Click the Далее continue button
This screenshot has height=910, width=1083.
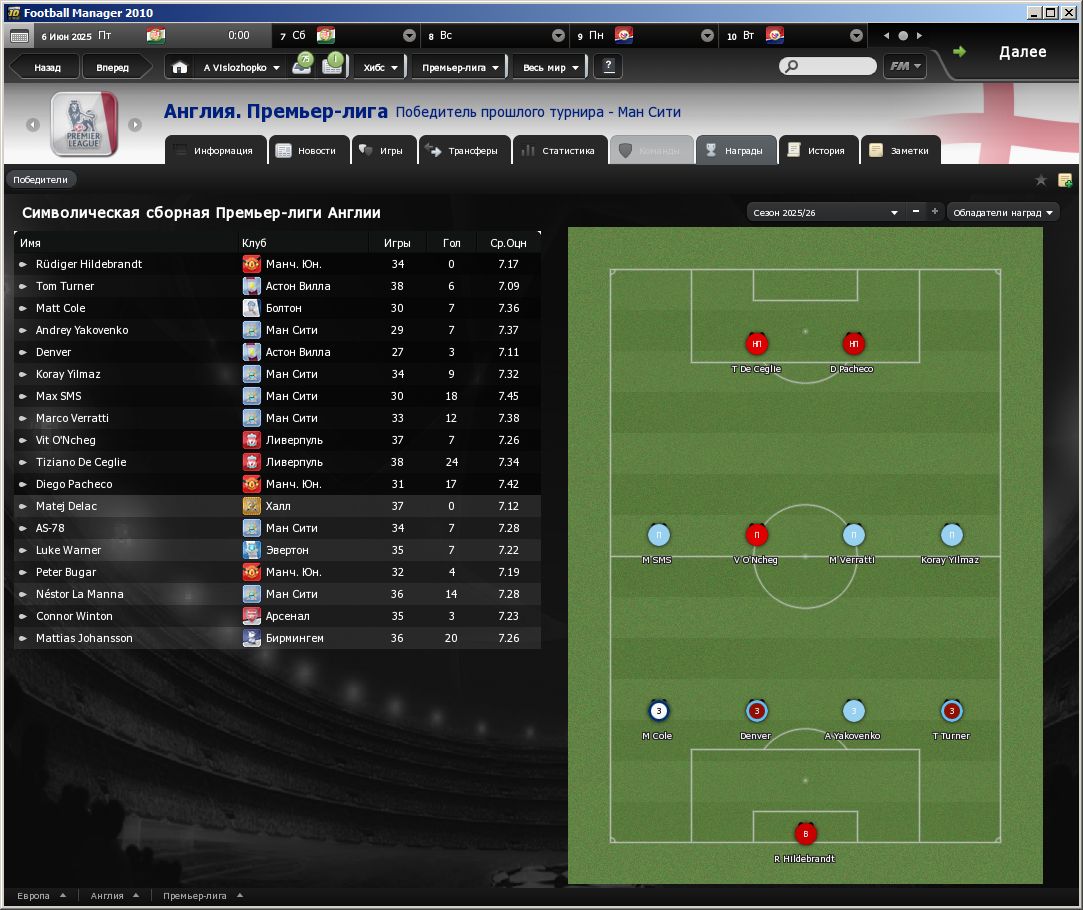click(1011, 52)
